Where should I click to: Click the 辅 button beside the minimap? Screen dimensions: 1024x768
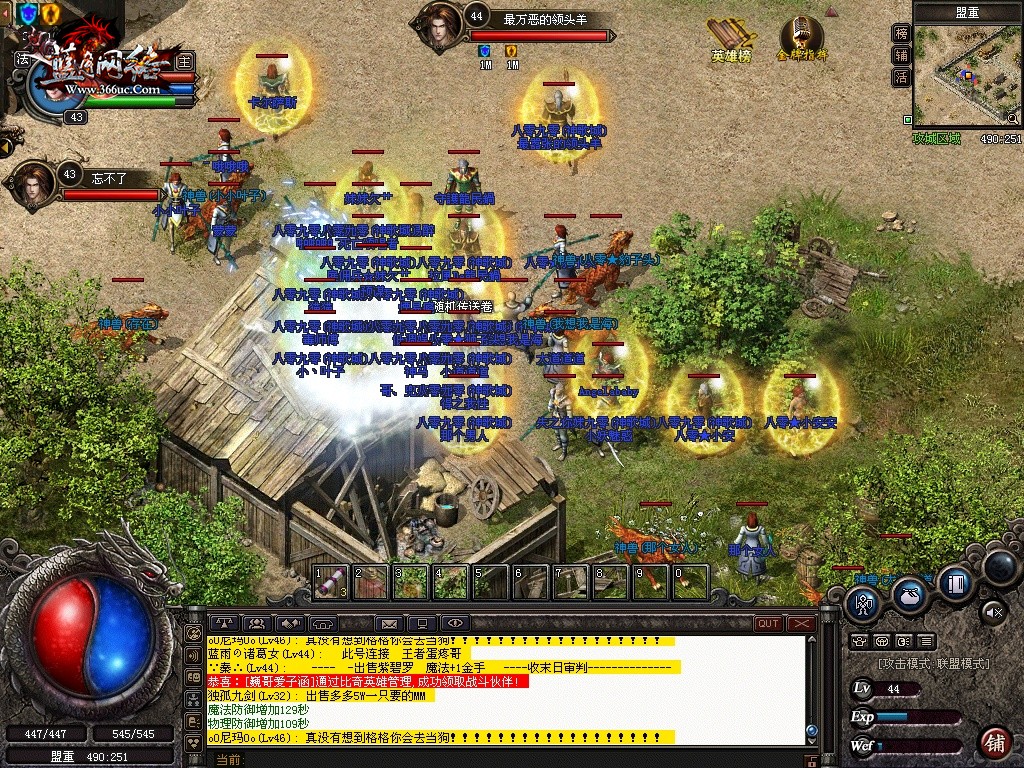pos(901,55)
